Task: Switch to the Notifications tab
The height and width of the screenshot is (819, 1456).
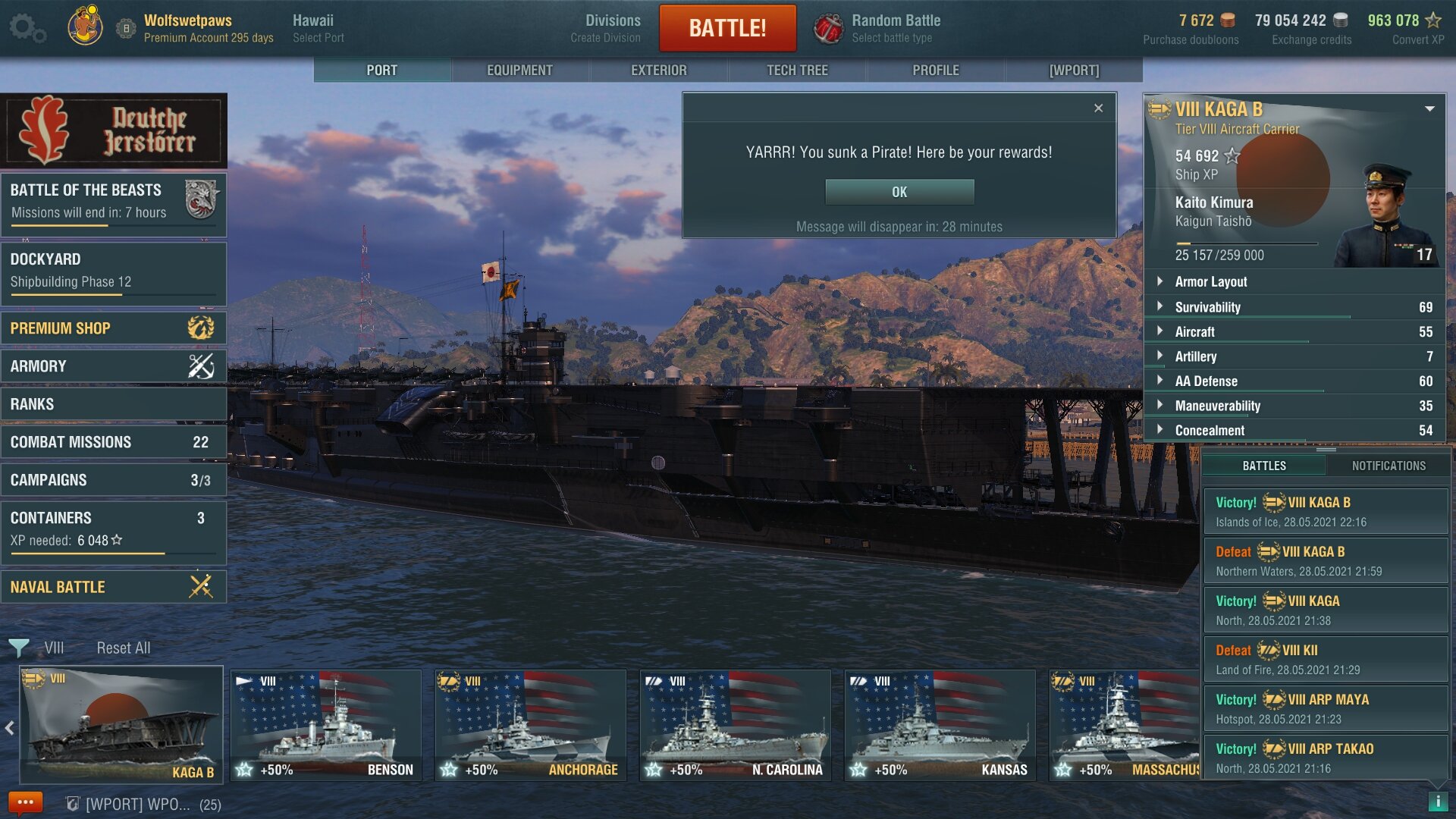Action: (1389, 466)
